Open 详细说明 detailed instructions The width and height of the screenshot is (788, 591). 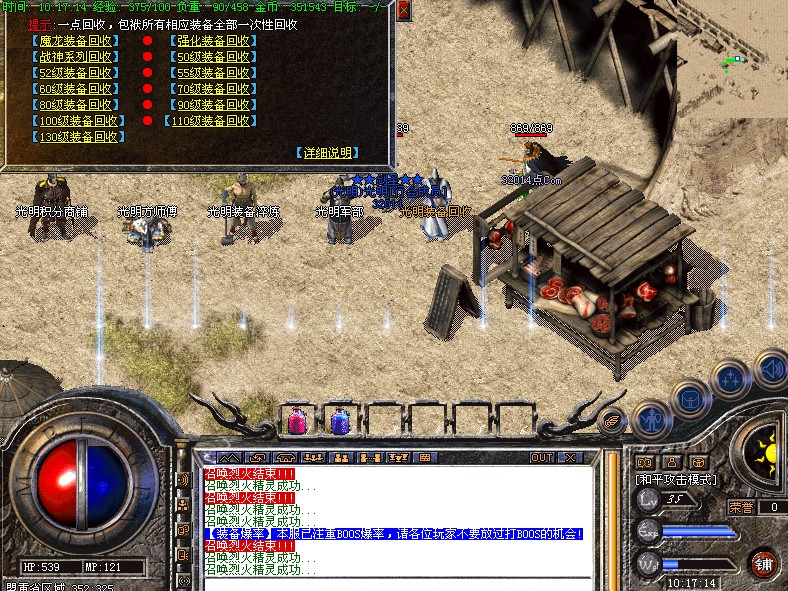point(328,153)
